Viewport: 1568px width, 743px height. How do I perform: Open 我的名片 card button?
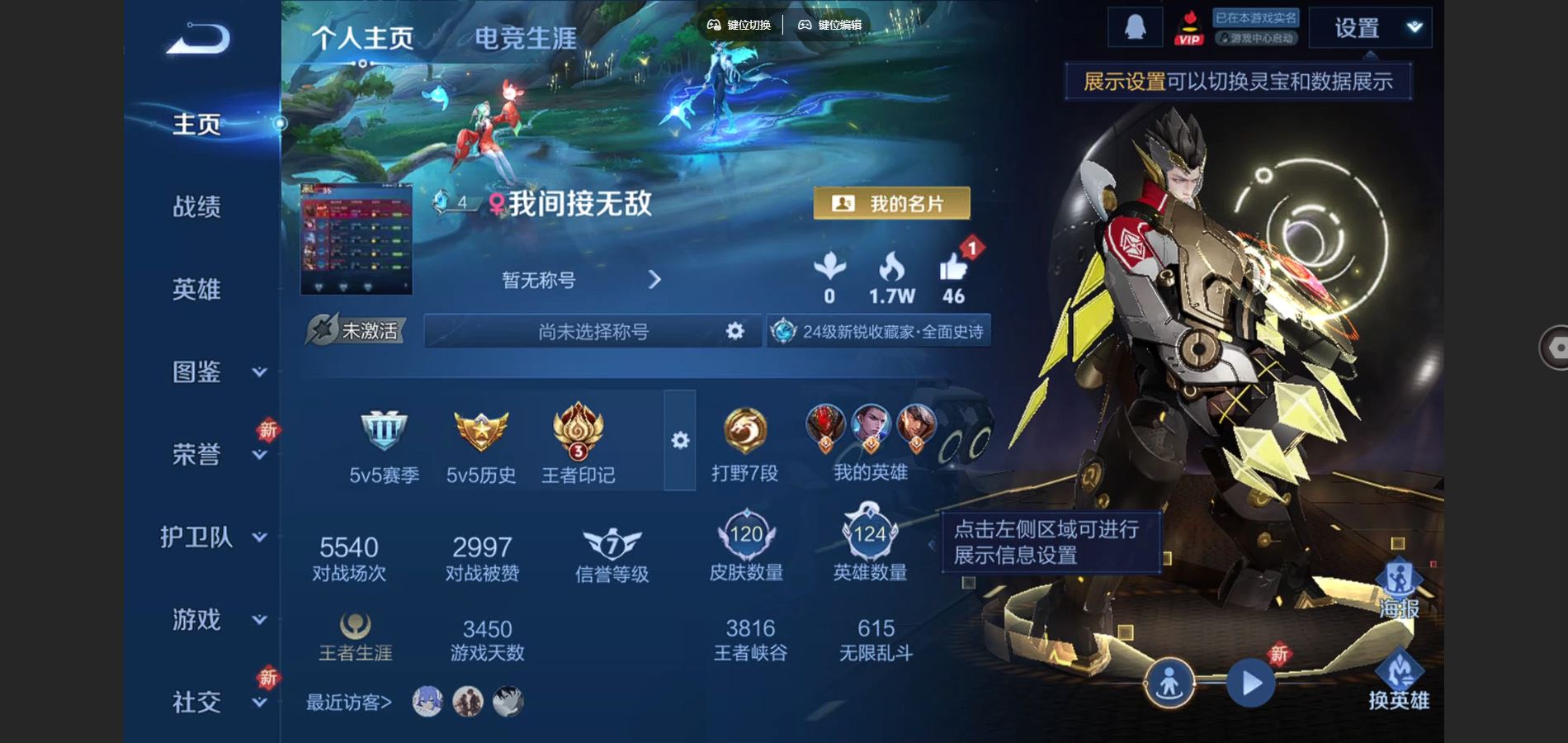click(x=891, y=203)
